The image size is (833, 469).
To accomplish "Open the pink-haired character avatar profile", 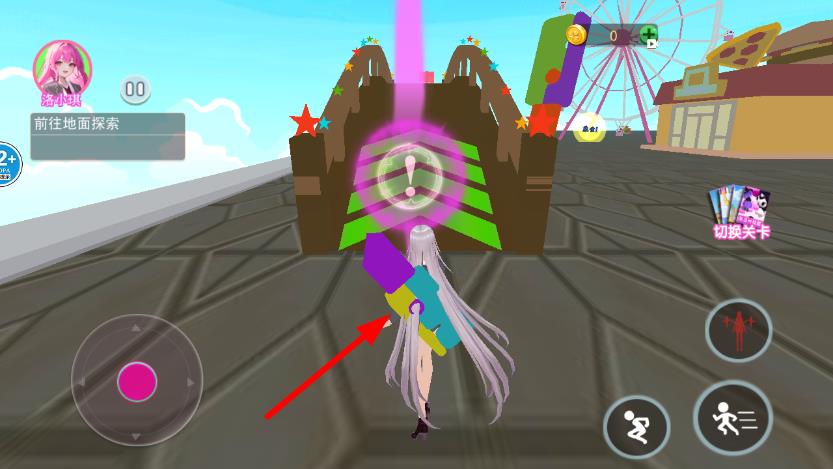I will [x=62, y=66].
